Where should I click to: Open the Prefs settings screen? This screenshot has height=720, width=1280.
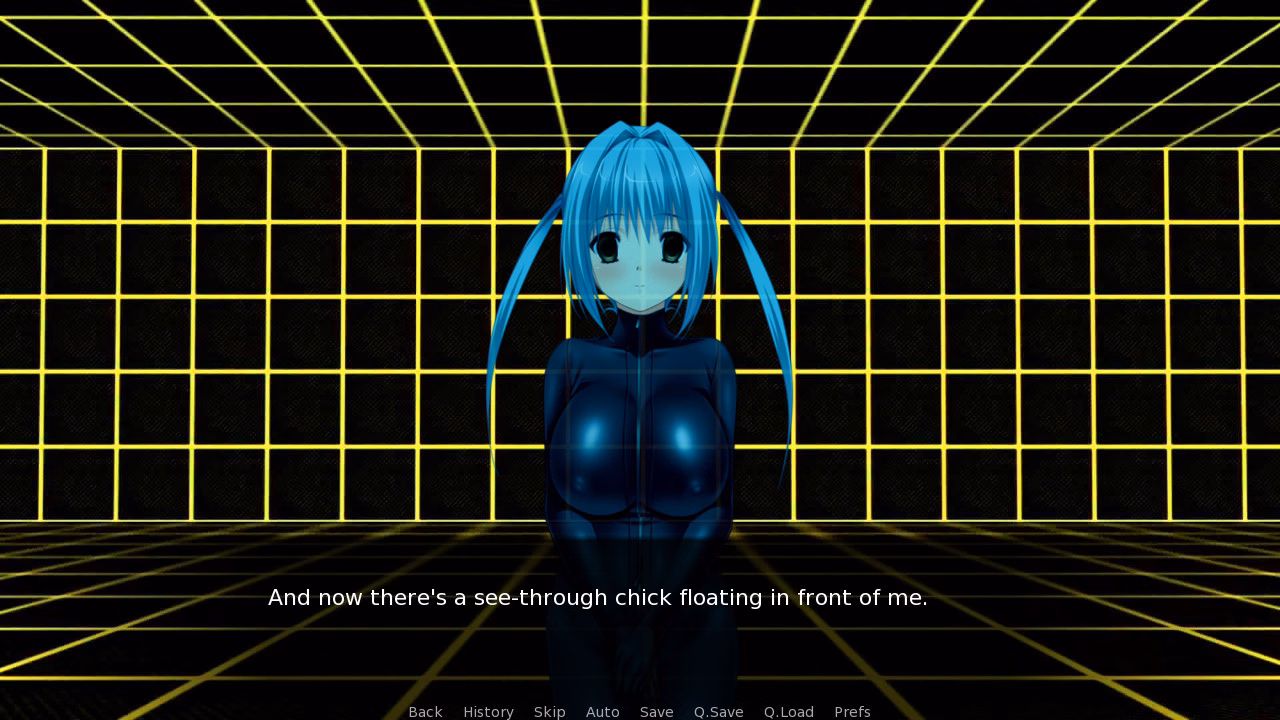click(x=852, y=712)
